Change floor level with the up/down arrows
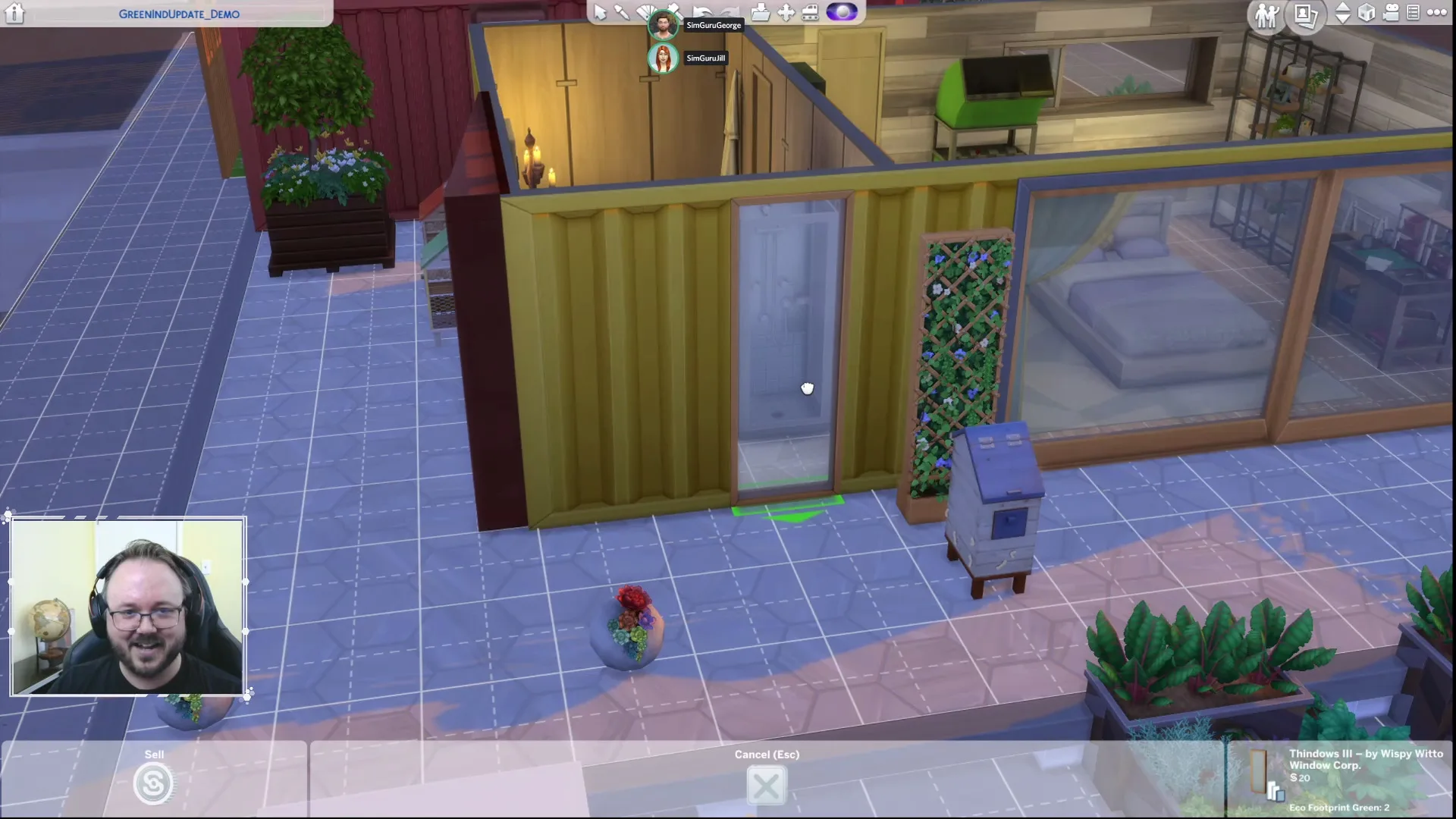The height and width of the screenshot is (819, 1456). point(1342,14)
